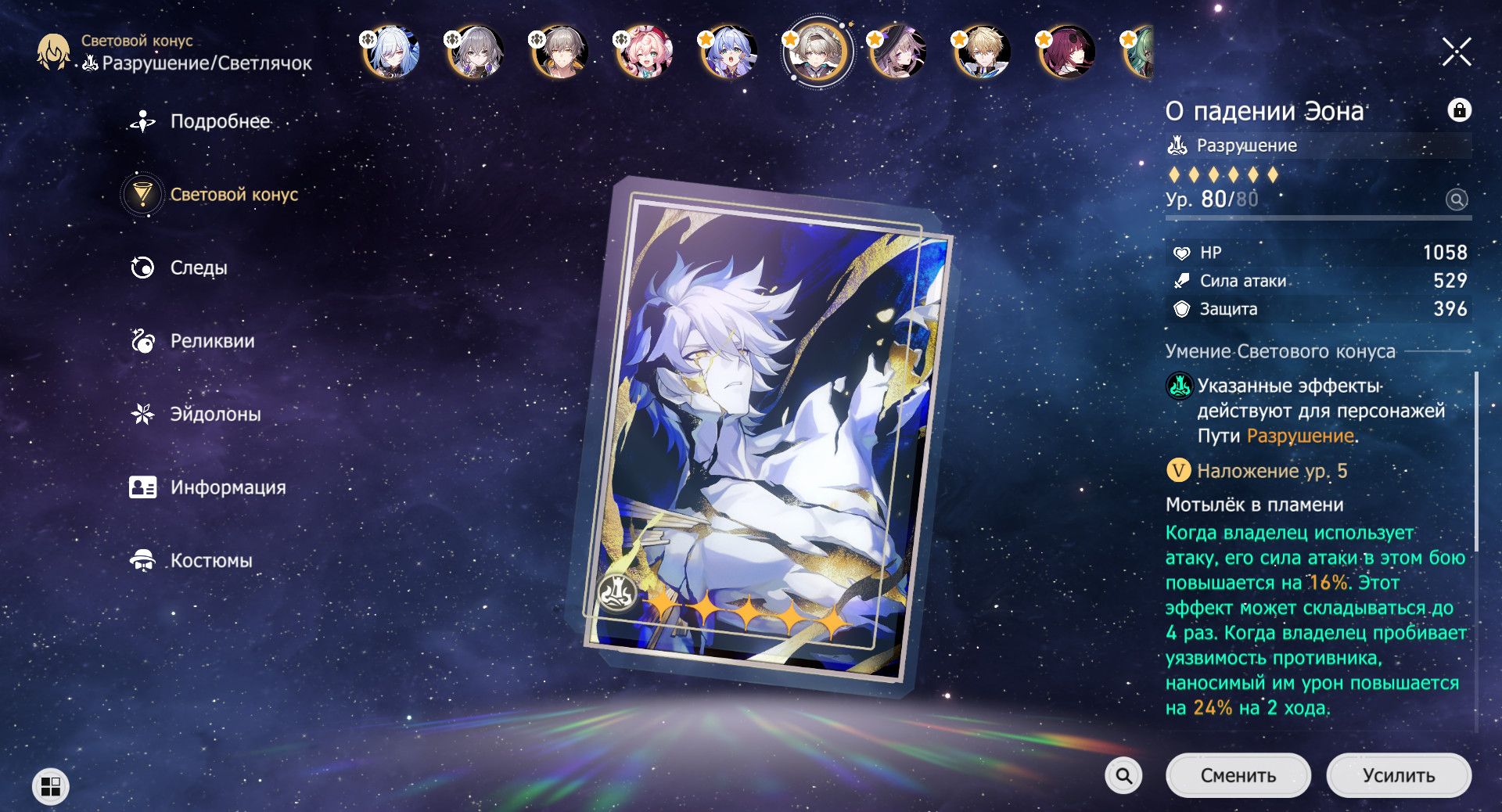Click the magnifier icon beside Ур. 80/80
The width and height of the screenshot is (1502, 812).
[1457, 200]
